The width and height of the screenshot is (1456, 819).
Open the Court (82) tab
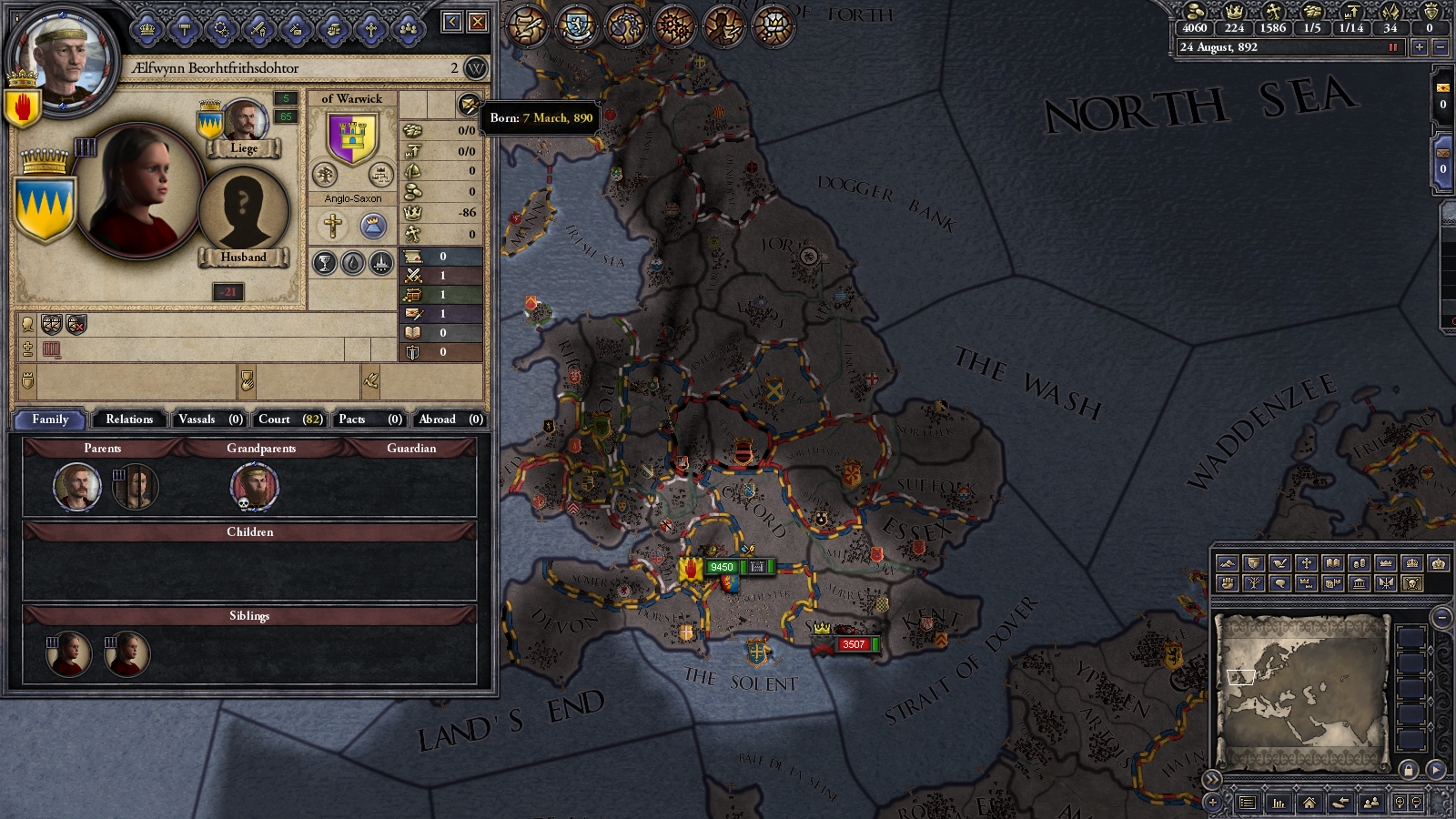pos(288,420)
